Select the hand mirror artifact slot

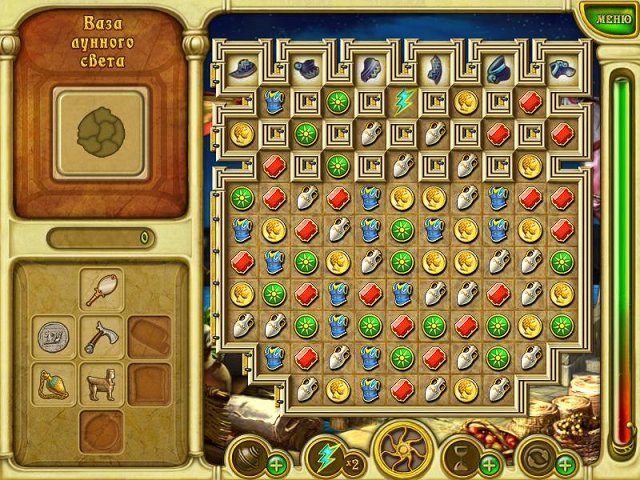[x=102, y=291]
